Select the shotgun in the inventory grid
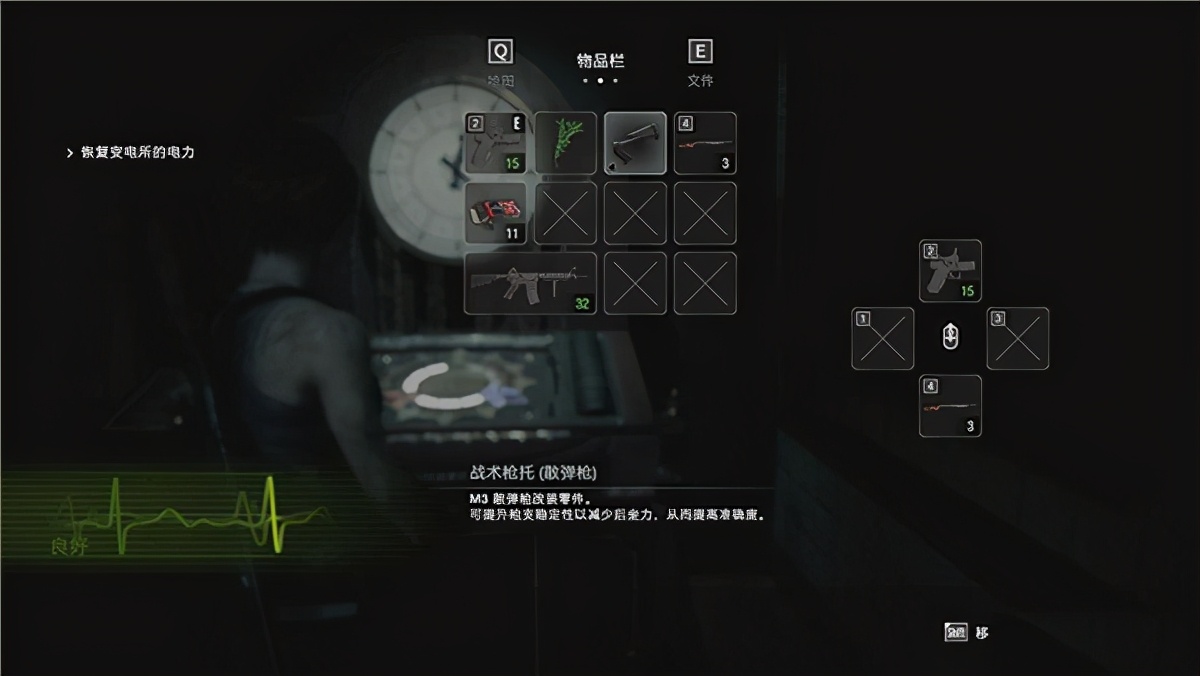 click(x=705, y=143)
